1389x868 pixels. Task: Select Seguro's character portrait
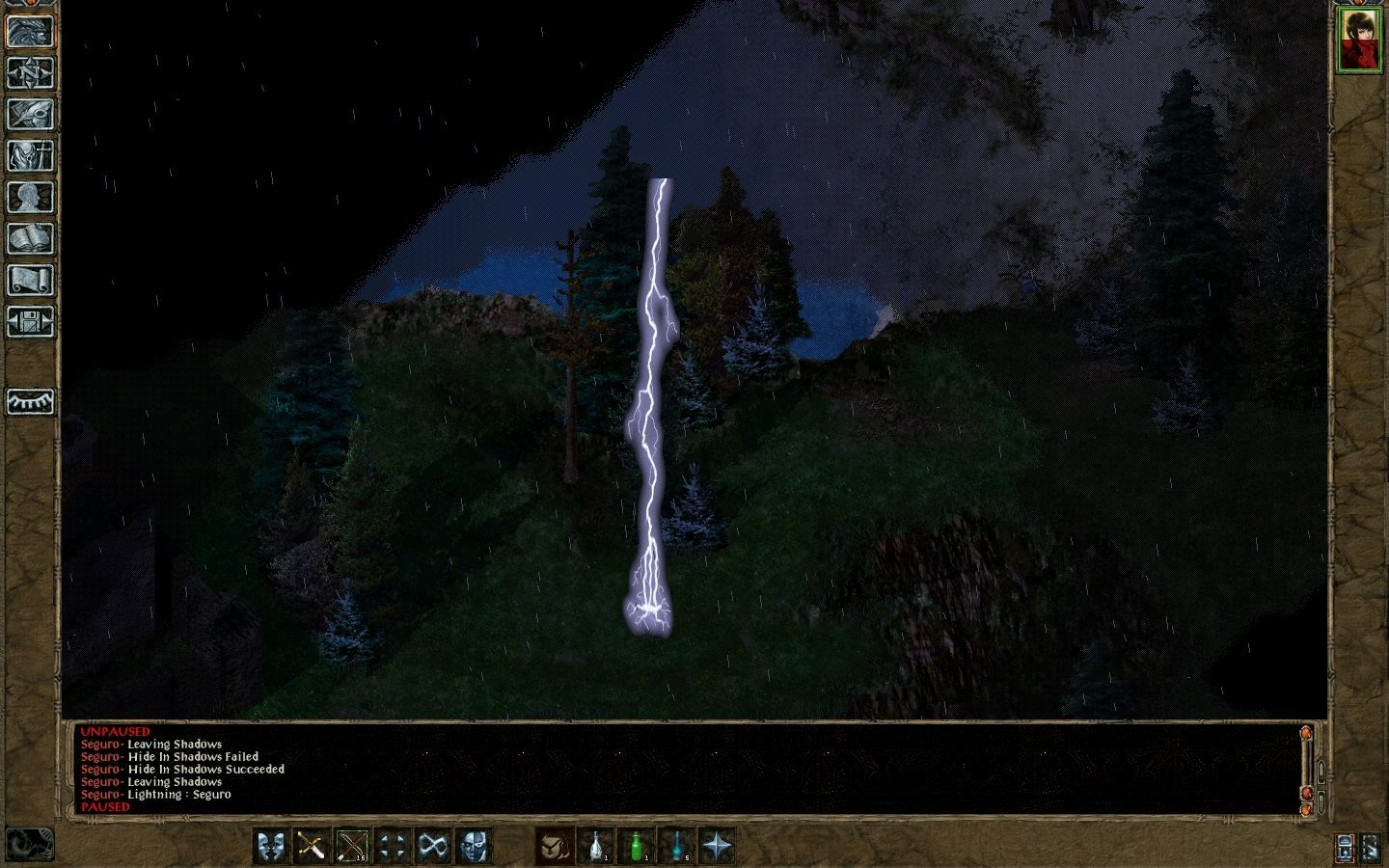[1361, 39]
